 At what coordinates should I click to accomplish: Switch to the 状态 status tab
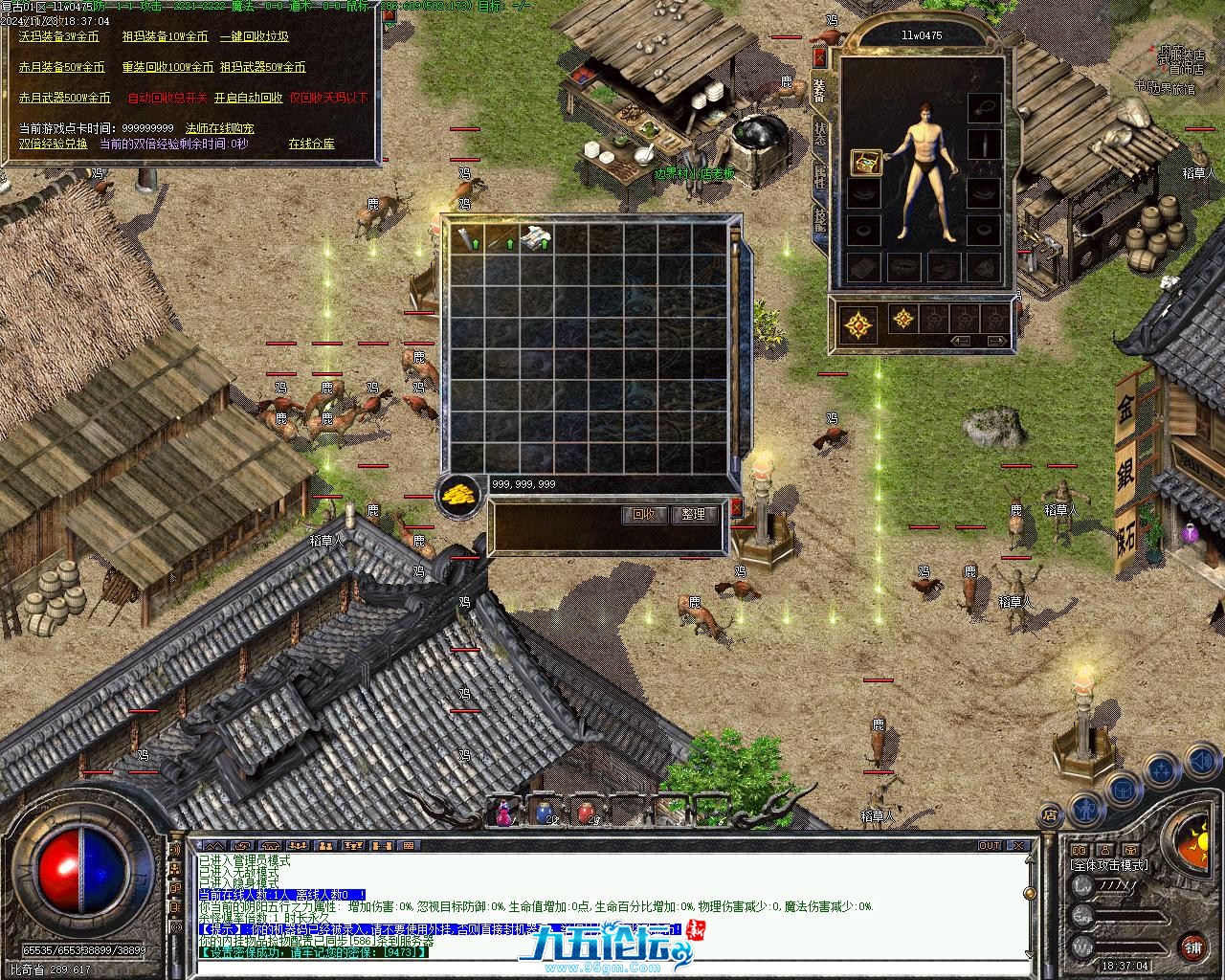(x=820, y=132)
